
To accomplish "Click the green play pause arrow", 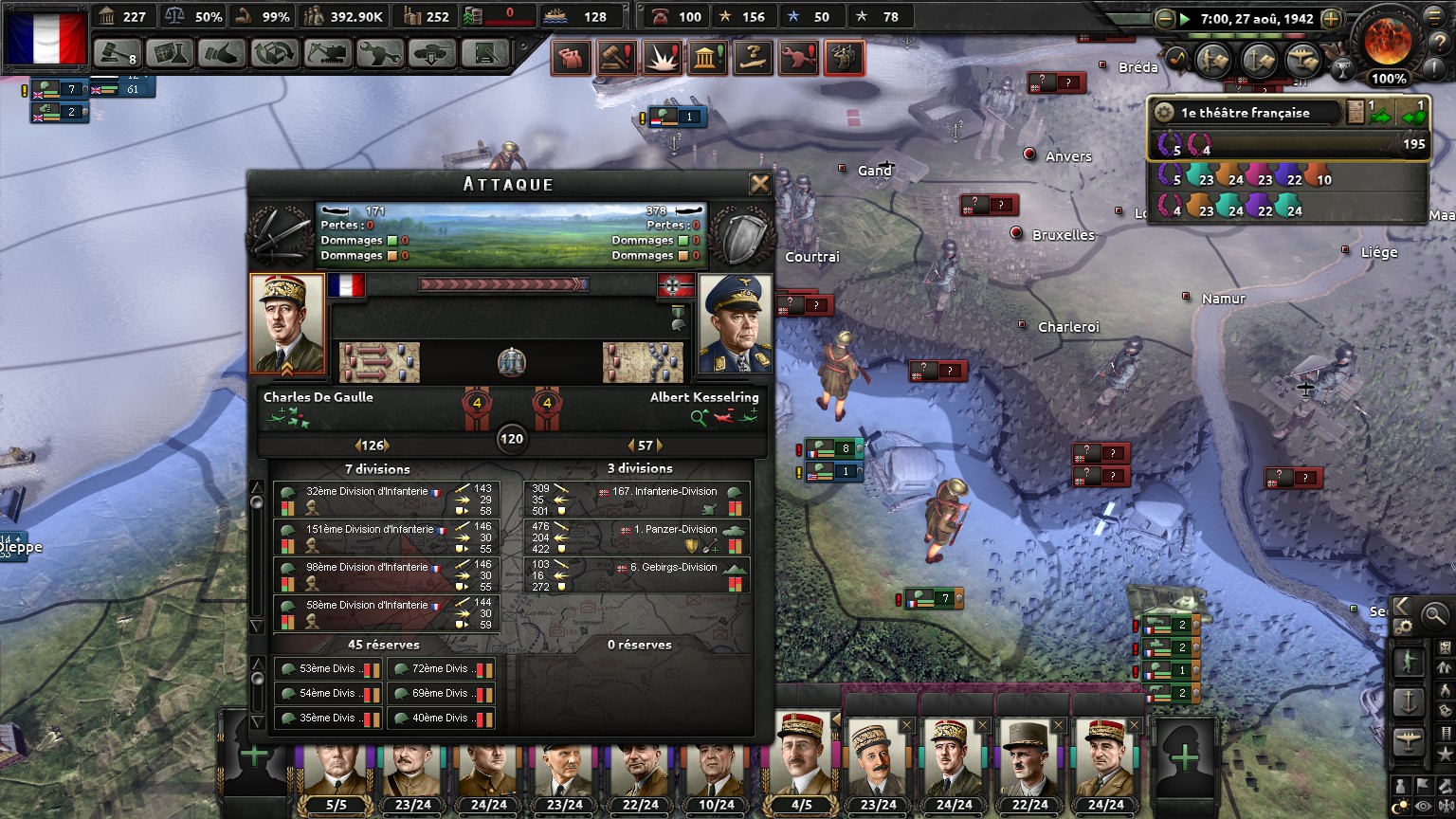I will [1185, 19].
